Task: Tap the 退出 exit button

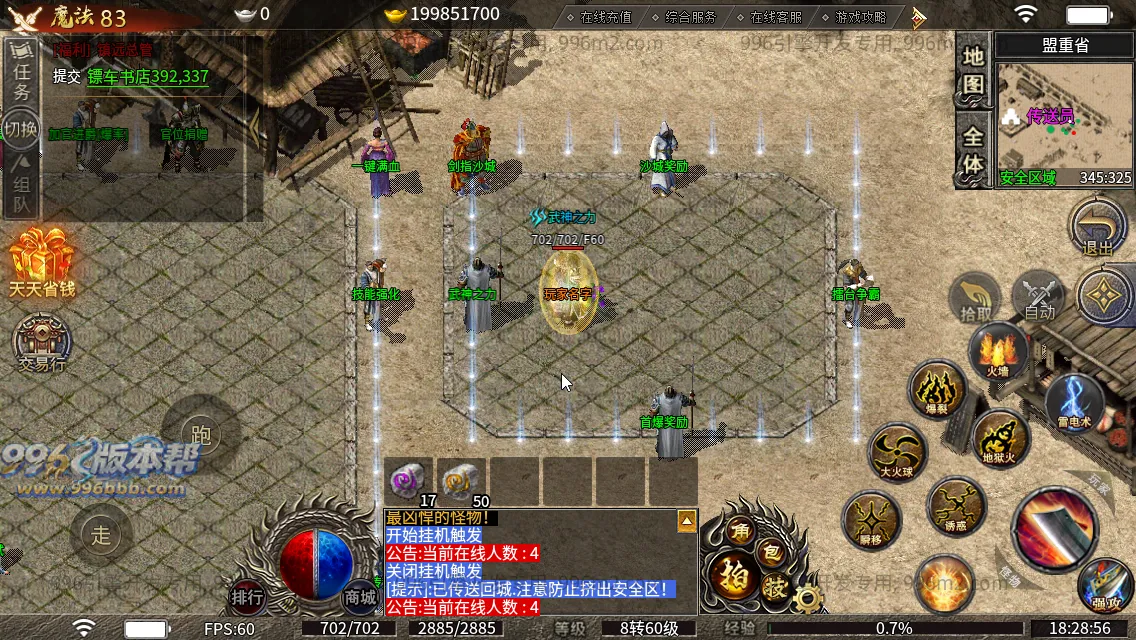Action: point(1097,228)
